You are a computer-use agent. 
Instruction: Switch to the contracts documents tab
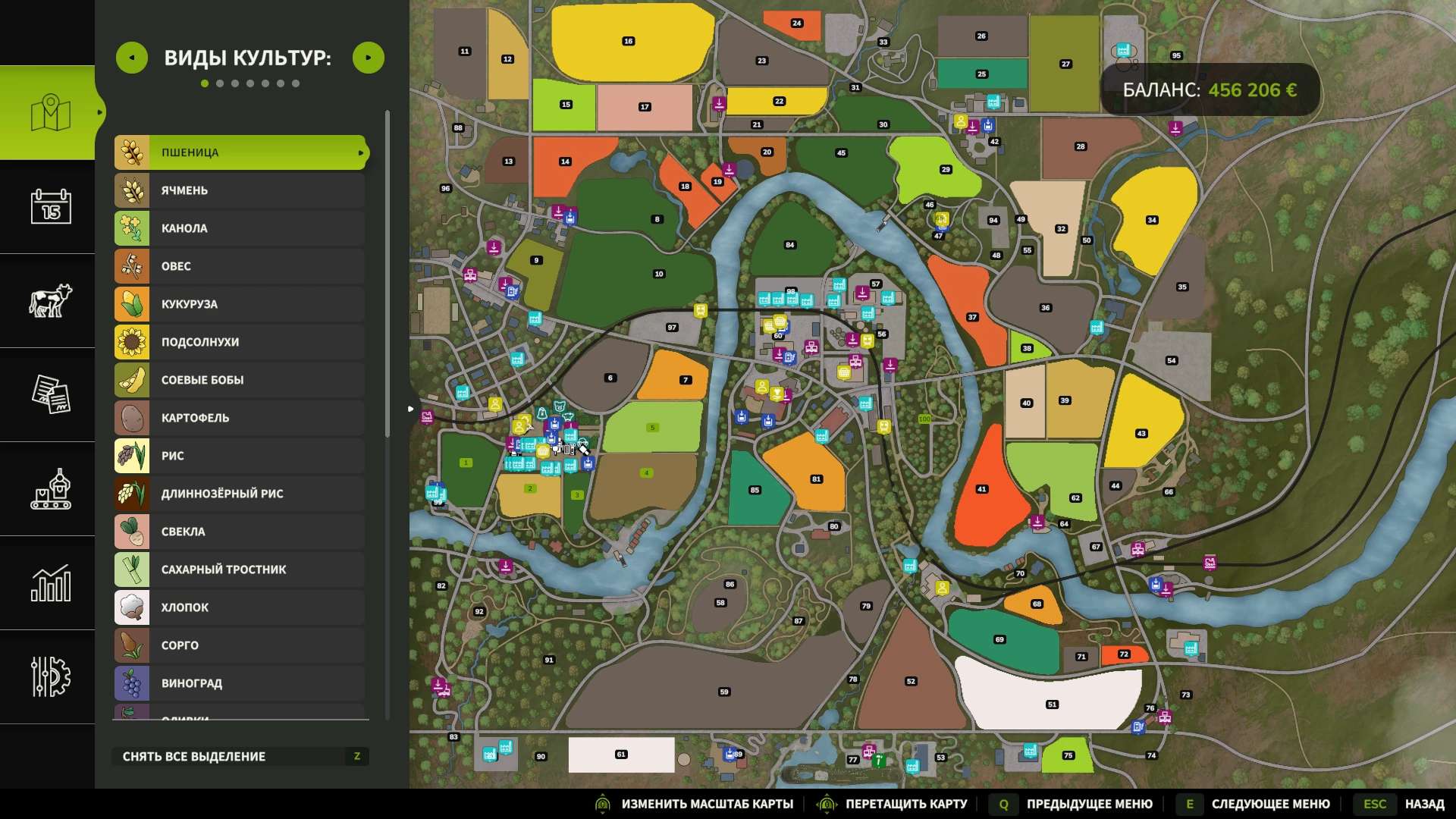(50, 394)
